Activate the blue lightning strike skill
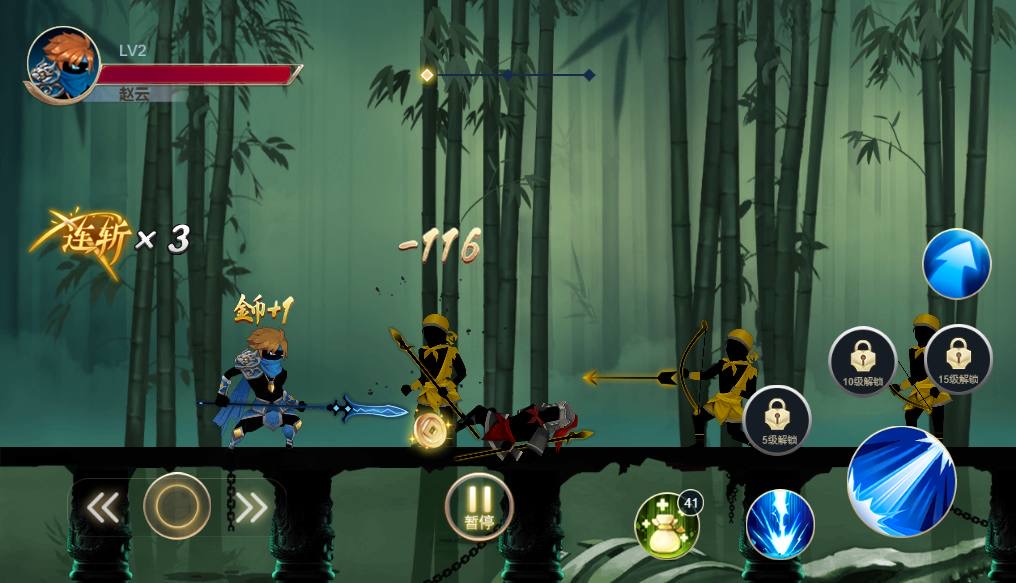 click(x=780, y=524)
